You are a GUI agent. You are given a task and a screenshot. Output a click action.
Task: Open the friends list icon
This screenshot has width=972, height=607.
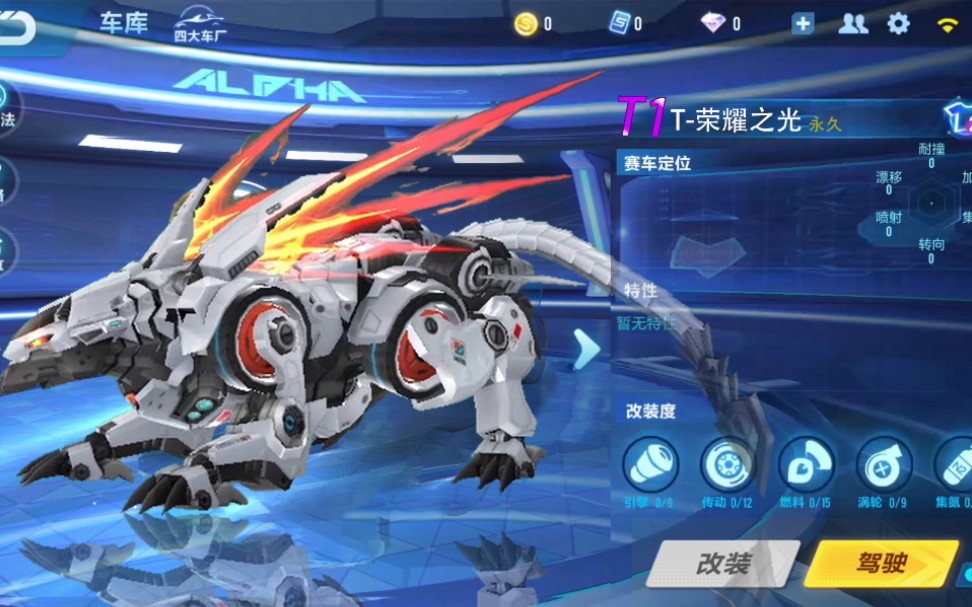pyautogui.click(x=853, y=24)
